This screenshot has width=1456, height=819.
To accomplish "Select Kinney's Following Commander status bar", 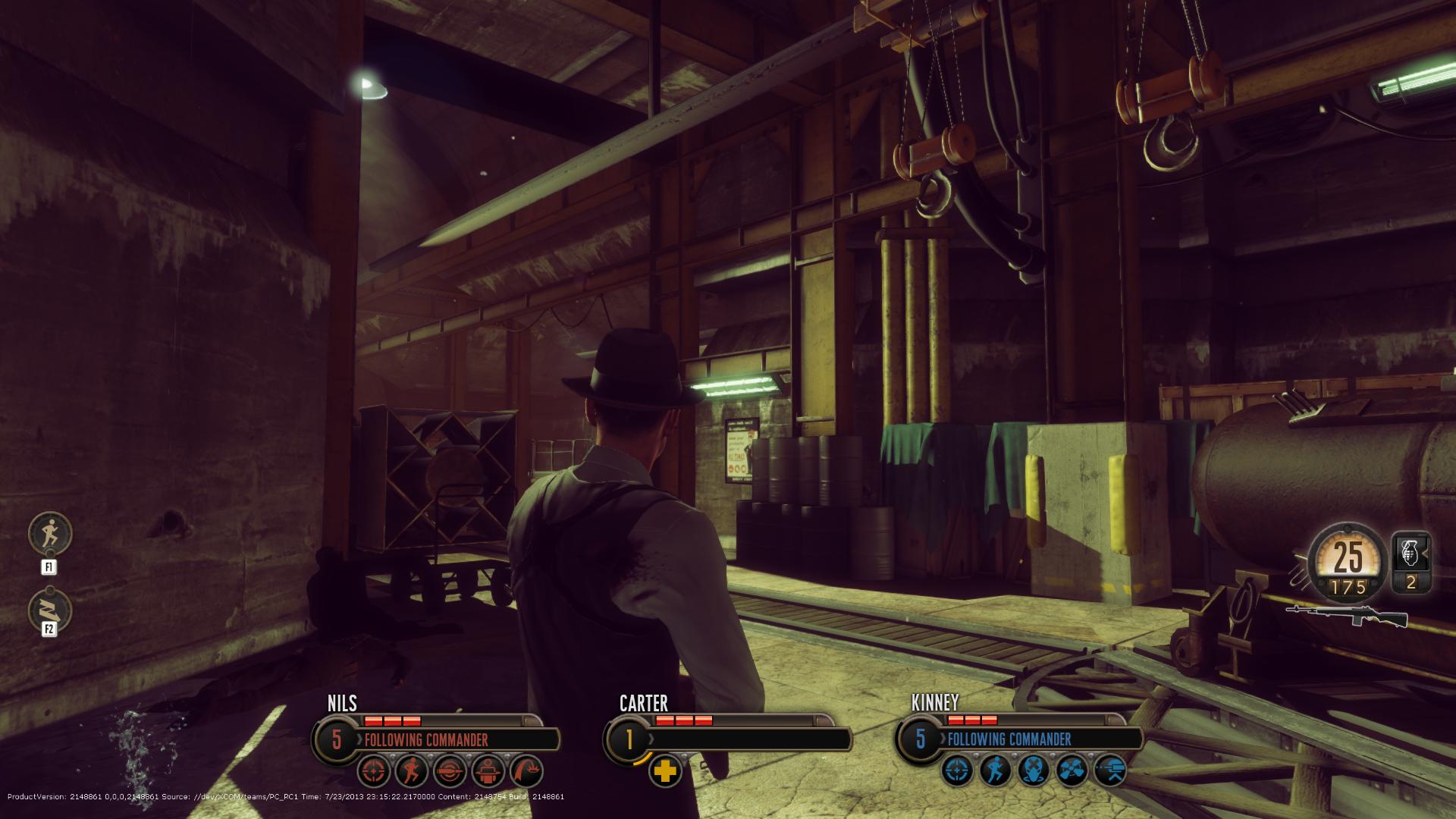I will [1039, 739].
